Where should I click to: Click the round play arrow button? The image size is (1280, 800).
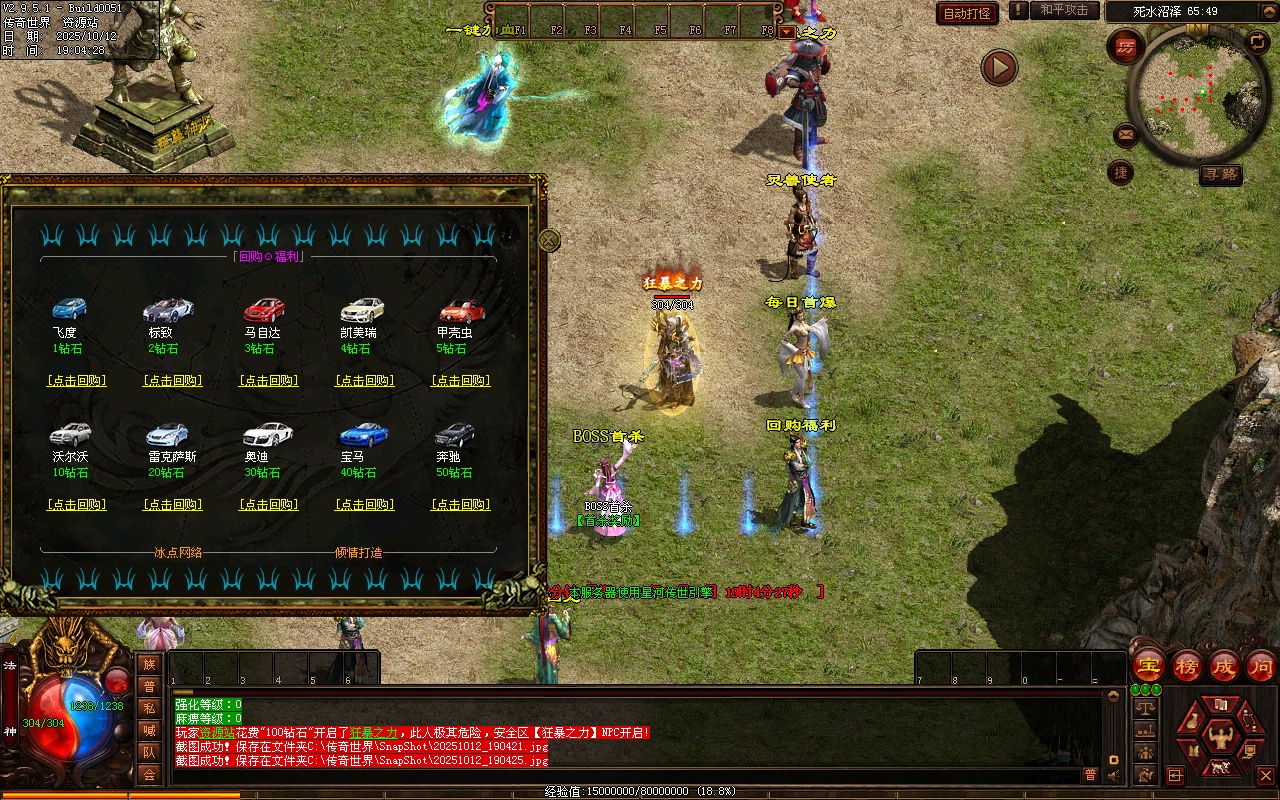[x=998, y=68]
